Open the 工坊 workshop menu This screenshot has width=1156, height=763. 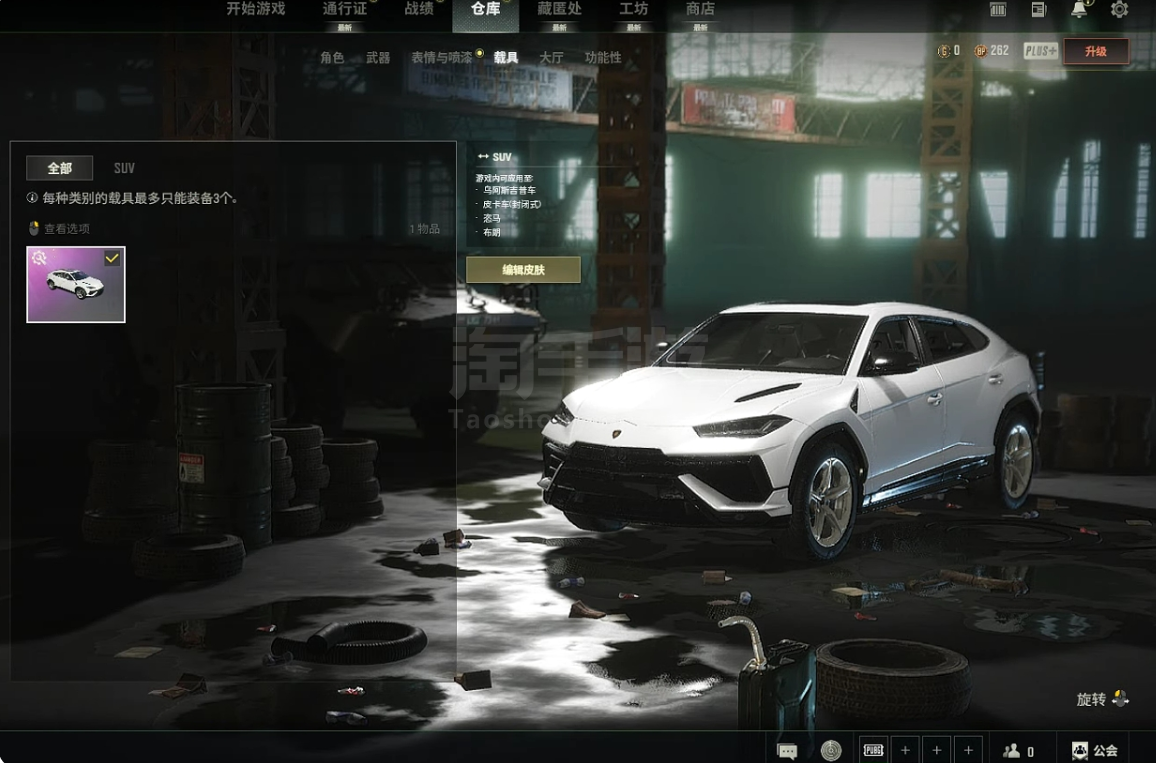(633, 9)
